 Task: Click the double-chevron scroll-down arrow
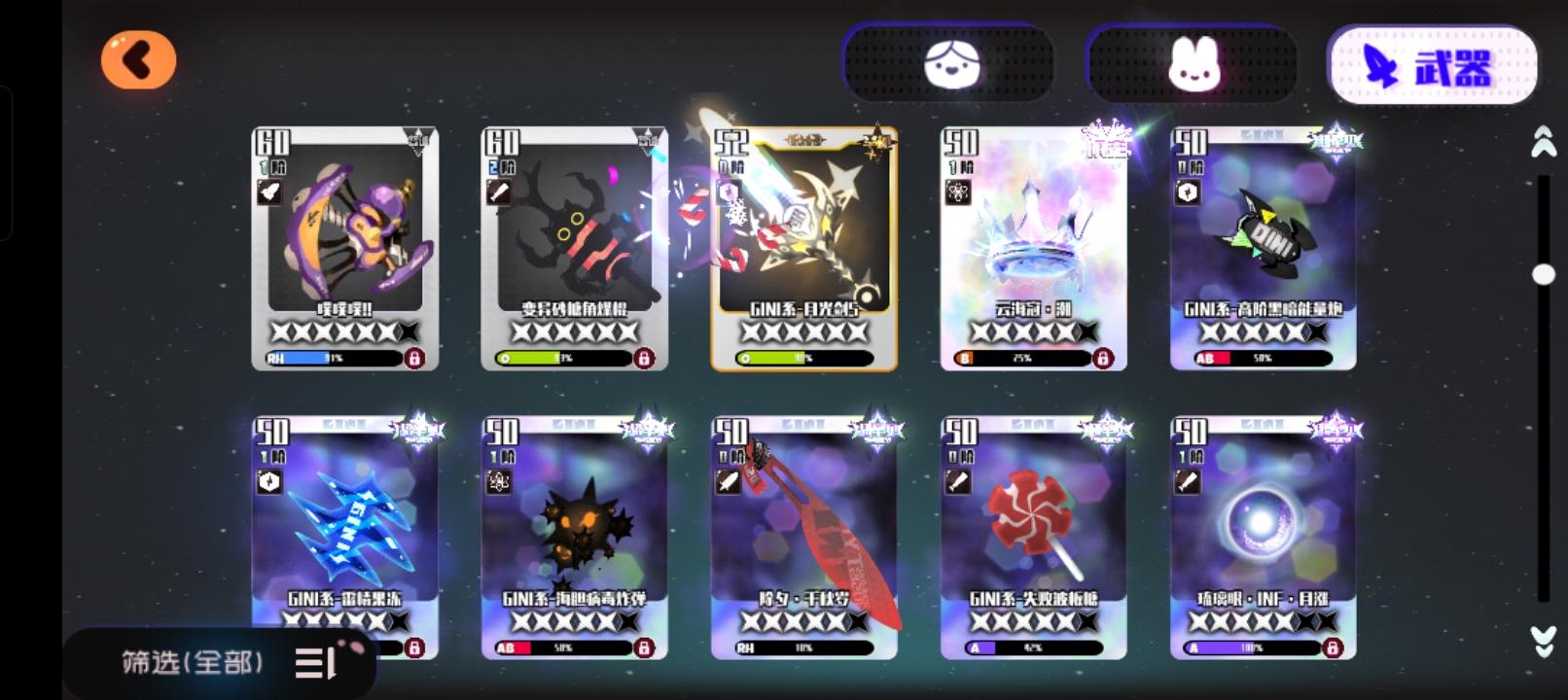[1541, 642]
